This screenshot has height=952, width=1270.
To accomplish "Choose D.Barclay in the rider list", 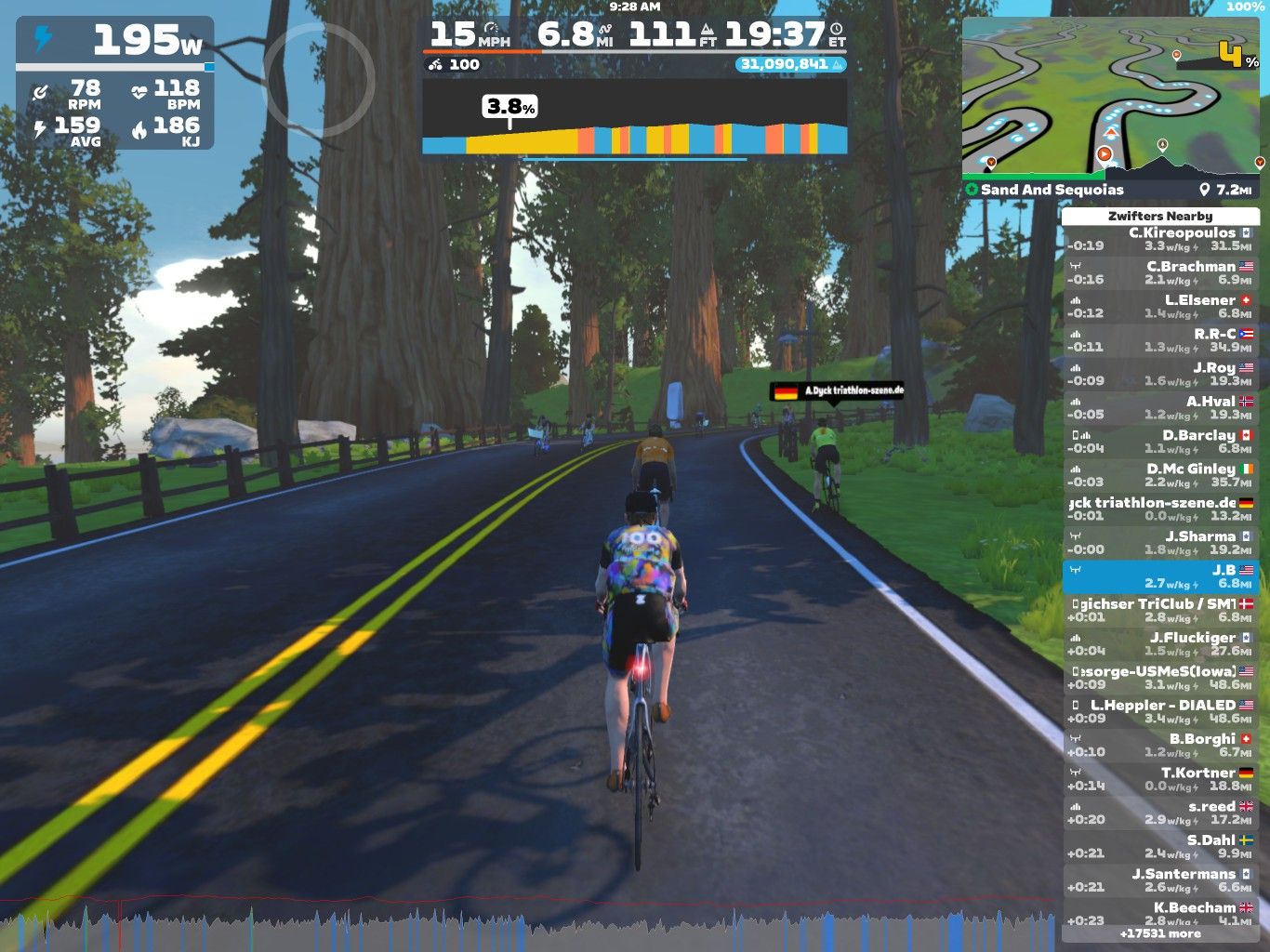I will [x=1160, y=442].
